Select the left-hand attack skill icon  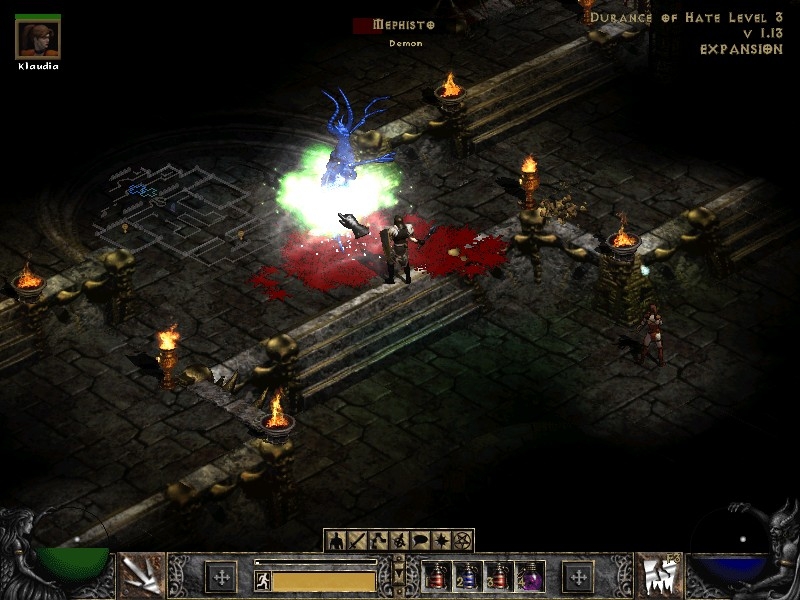[141, 576]
